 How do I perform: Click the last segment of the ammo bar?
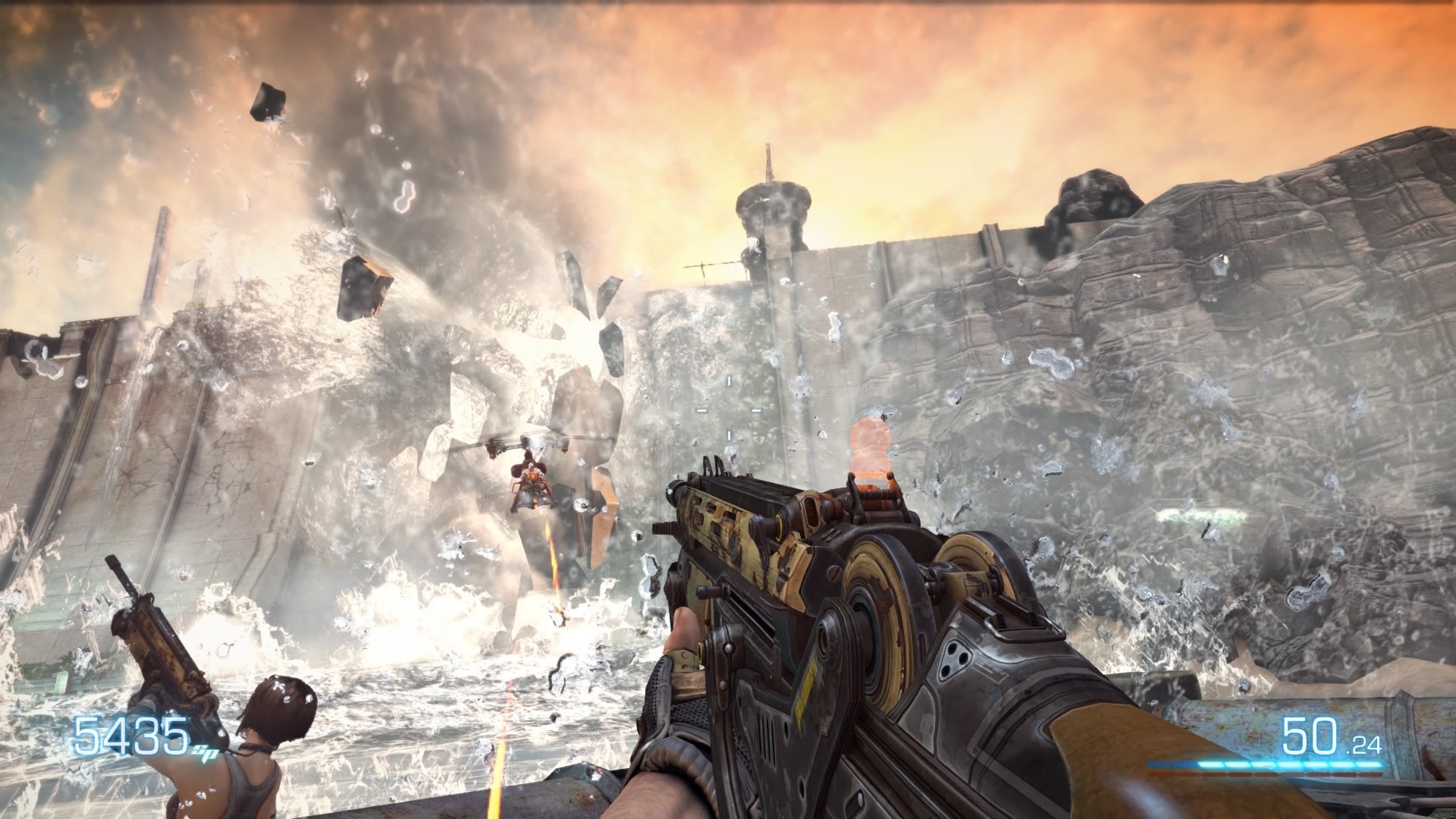click(1371, 763)
